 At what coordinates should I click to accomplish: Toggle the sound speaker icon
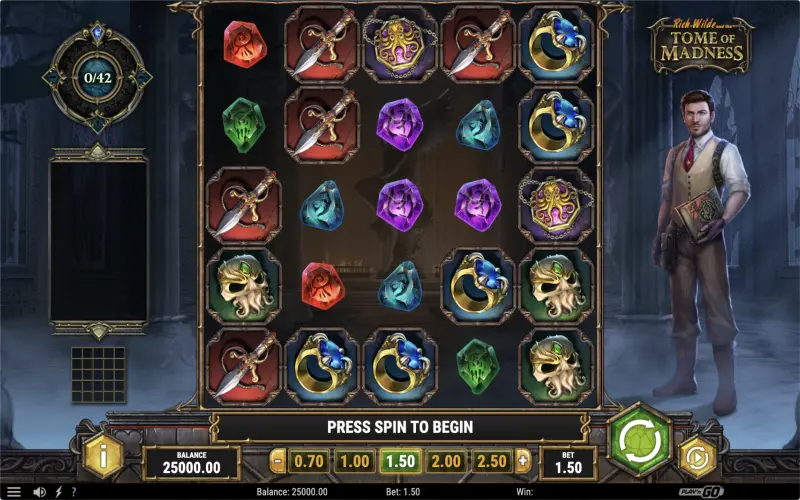[39, 492]
